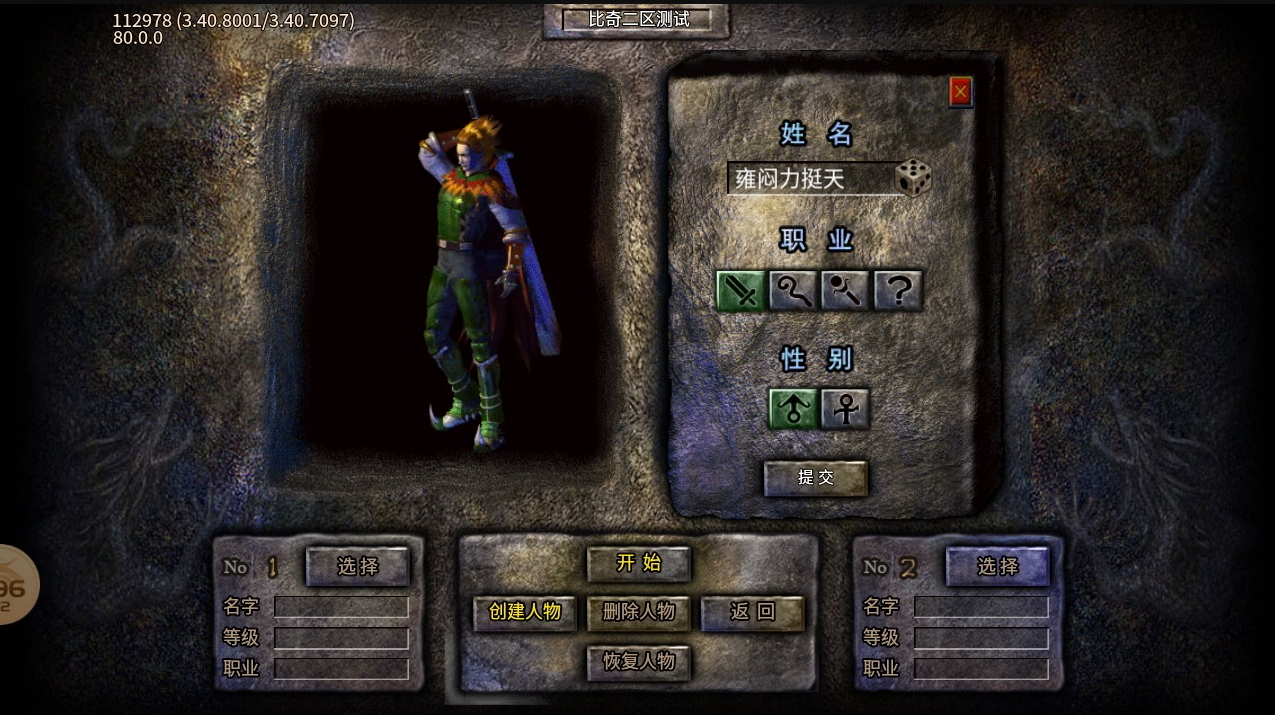Viewport: 1275px width, 715px height.
Task: Select the question mark class option
Action: tap(898, 291)
